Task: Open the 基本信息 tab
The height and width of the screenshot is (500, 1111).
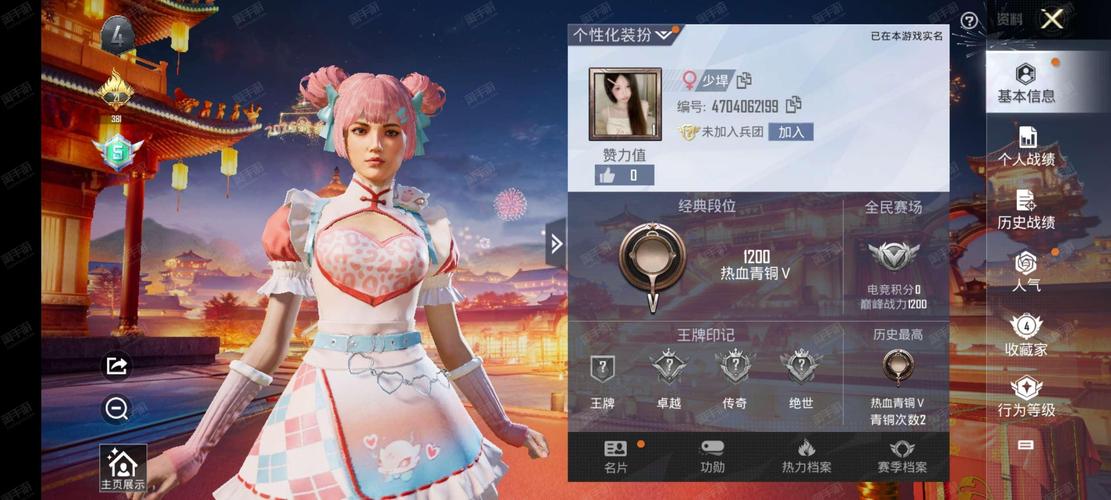Action: point(1026,84)
